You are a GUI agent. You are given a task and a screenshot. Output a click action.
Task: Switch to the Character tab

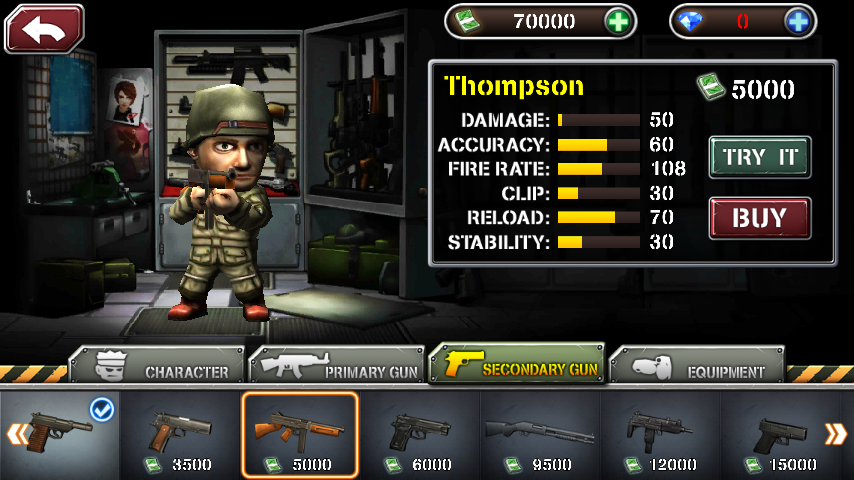pos(157,367)
